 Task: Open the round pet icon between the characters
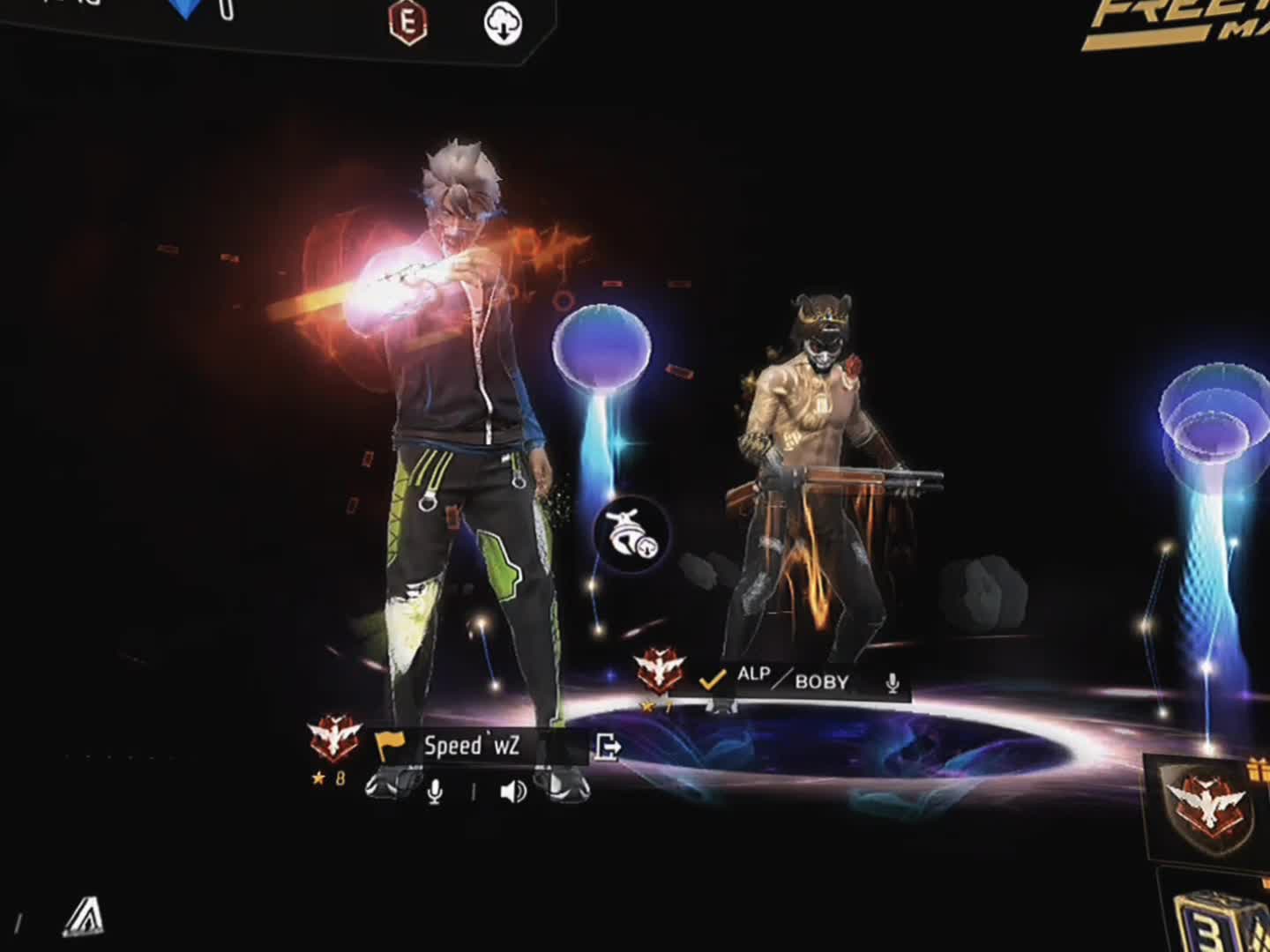tap(632, 535)
